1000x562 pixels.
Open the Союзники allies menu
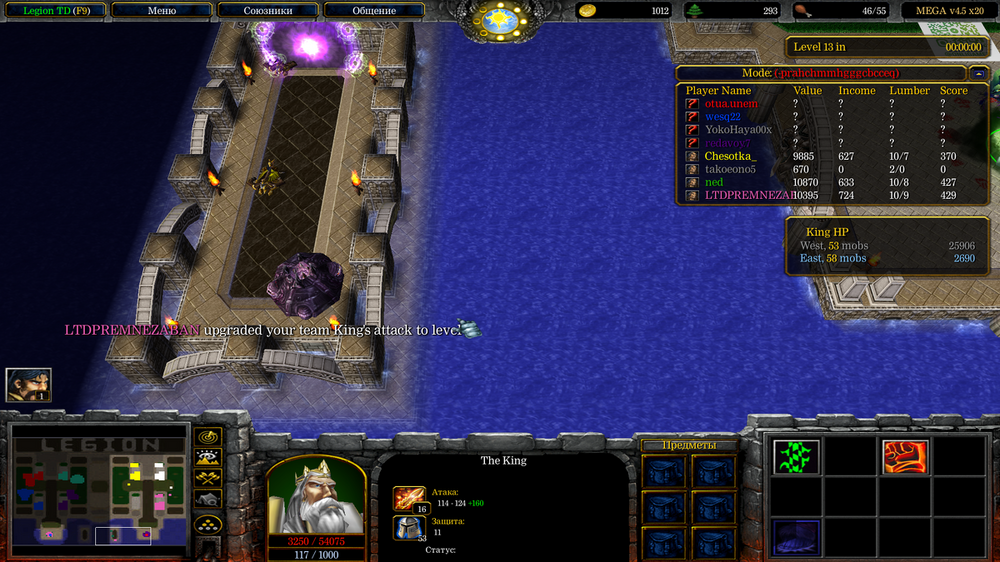(x=268, y=11)
